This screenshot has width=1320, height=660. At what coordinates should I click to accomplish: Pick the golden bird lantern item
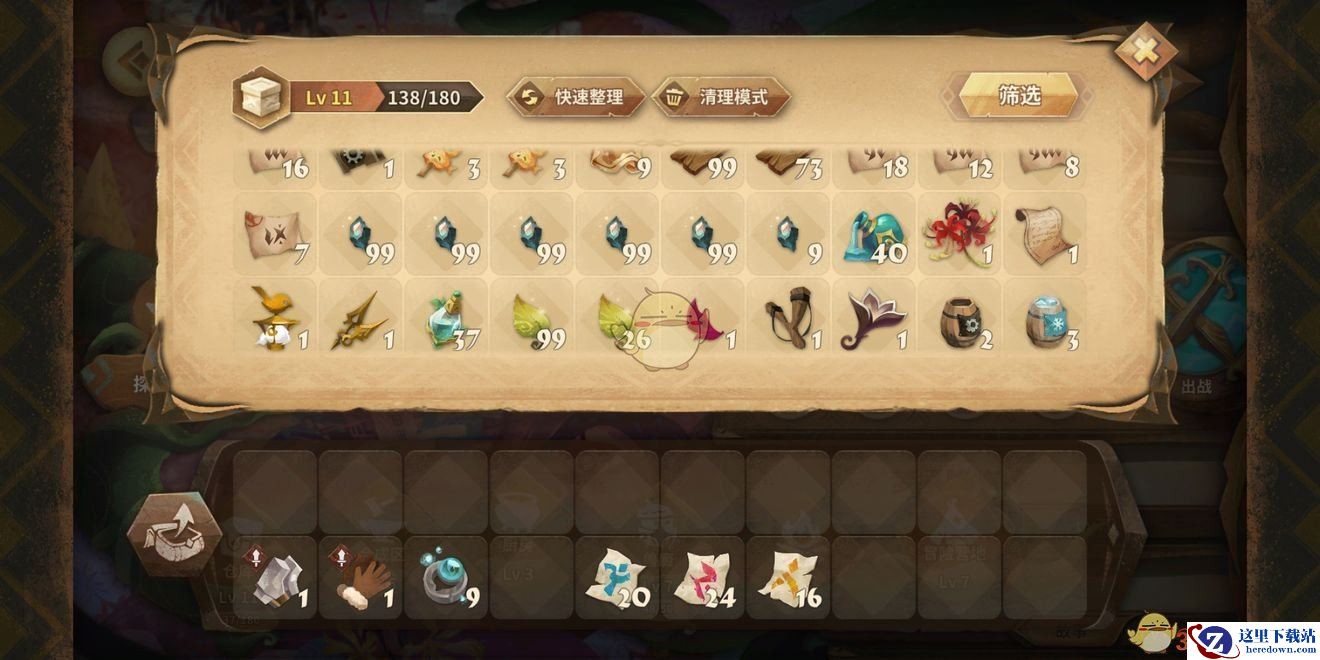(x=274, y=318)
